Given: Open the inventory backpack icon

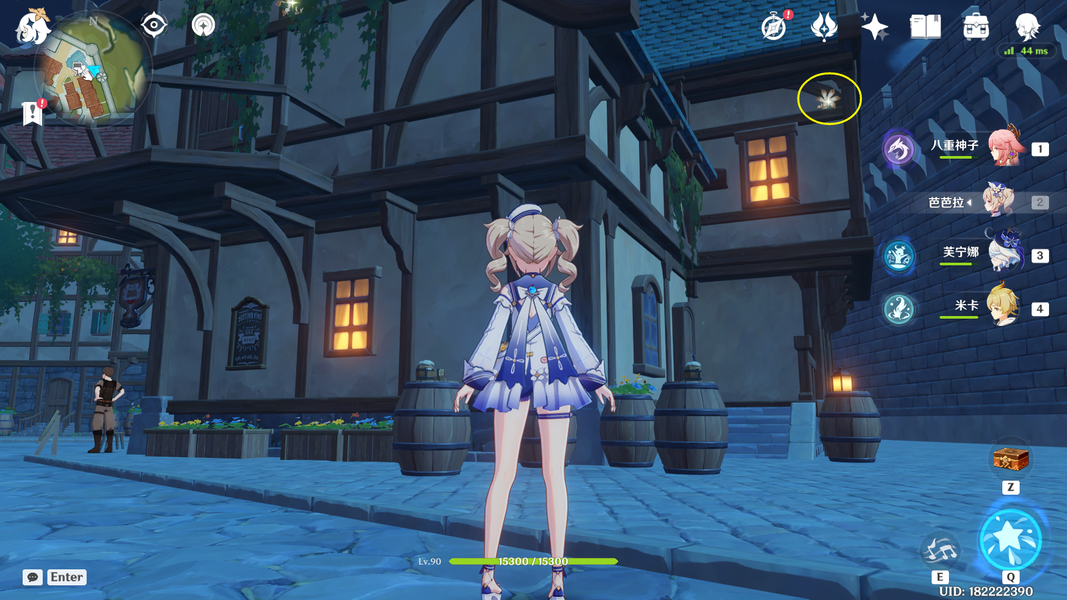Looking at the screenshot, I should pyautogui.click(x=977, y=27).
